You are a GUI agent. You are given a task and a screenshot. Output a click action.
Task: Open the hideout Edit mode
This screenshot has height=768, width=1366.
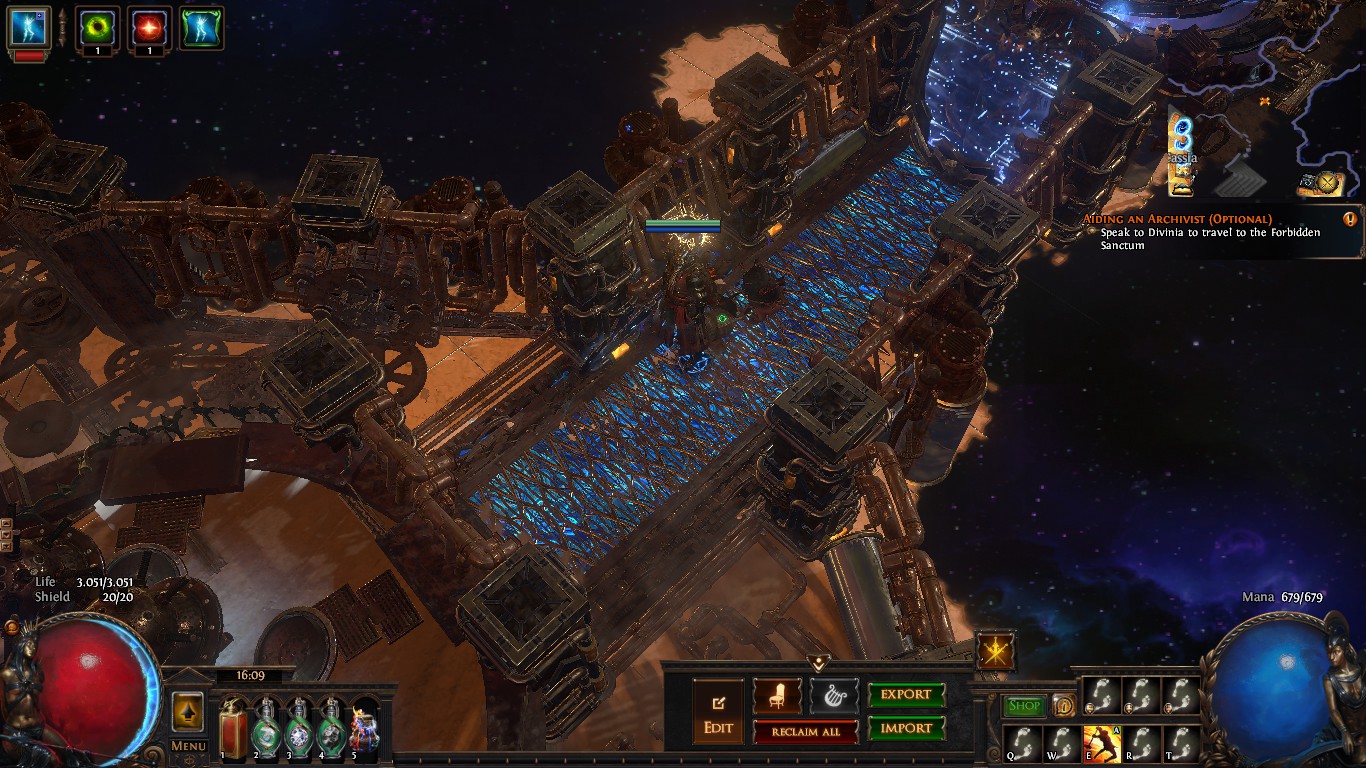[718, 710]
